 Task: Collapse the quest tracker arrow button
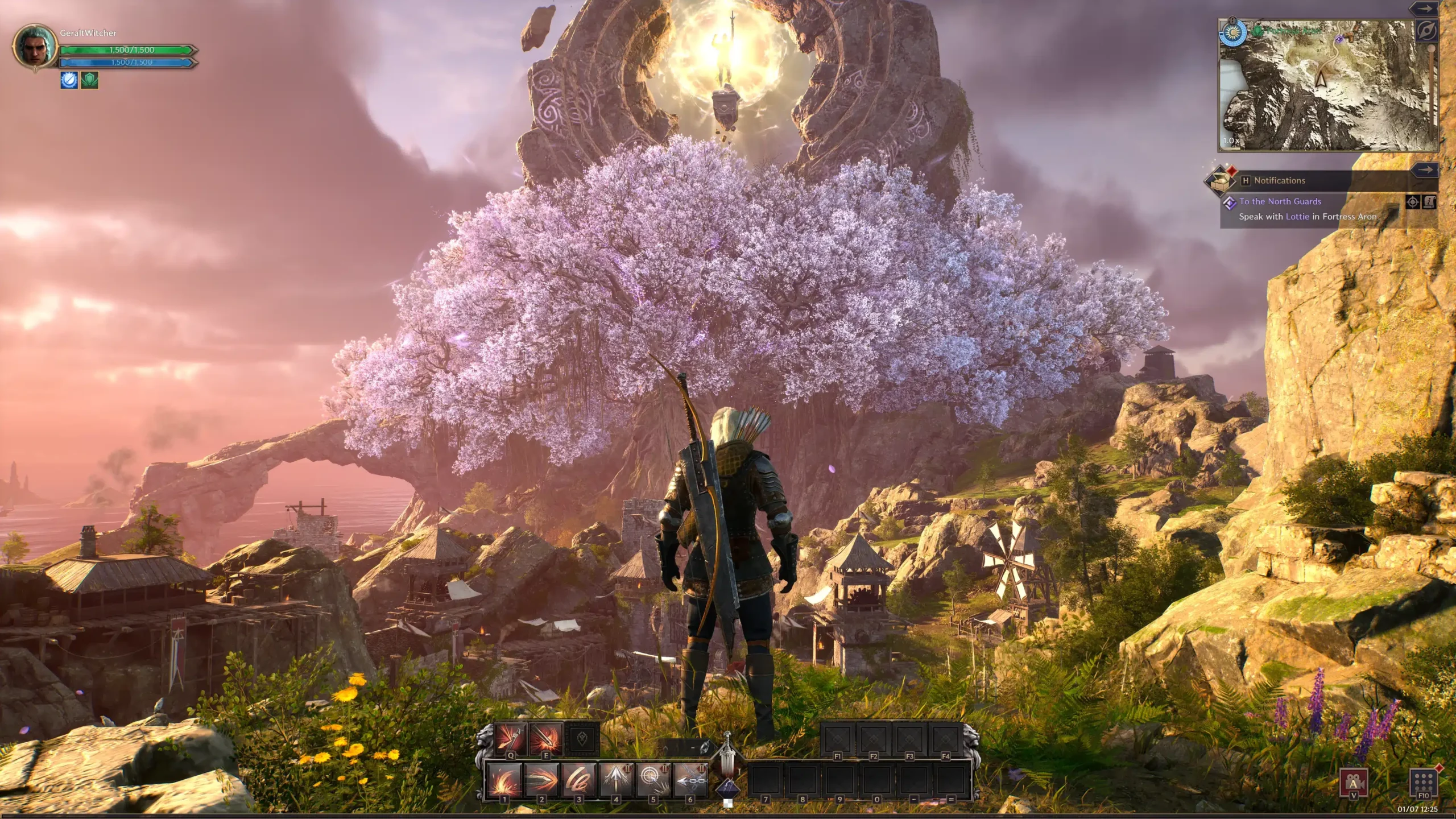pyautogui.click(x=1425, y=169)
